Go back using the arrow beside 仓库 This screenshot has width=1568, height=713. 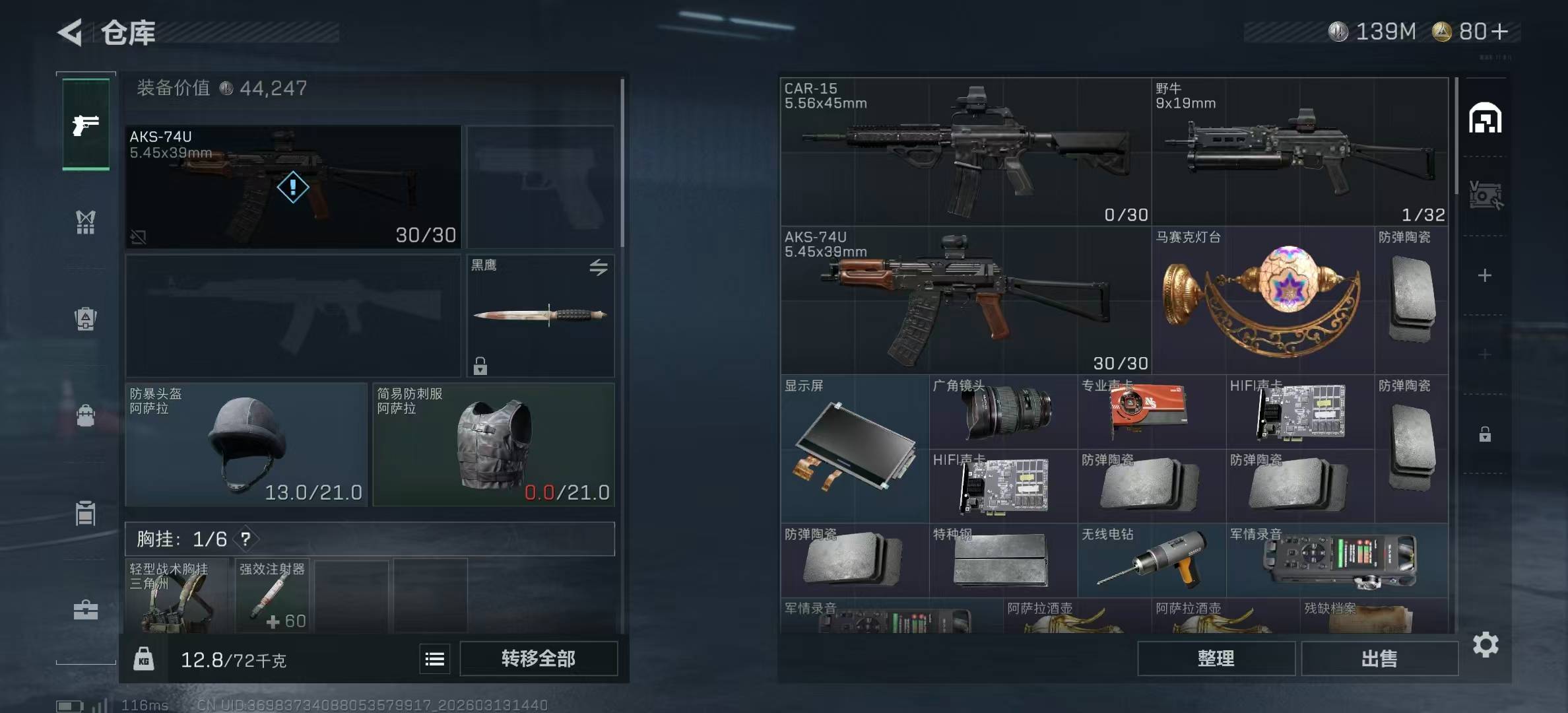tap(70, 32)
